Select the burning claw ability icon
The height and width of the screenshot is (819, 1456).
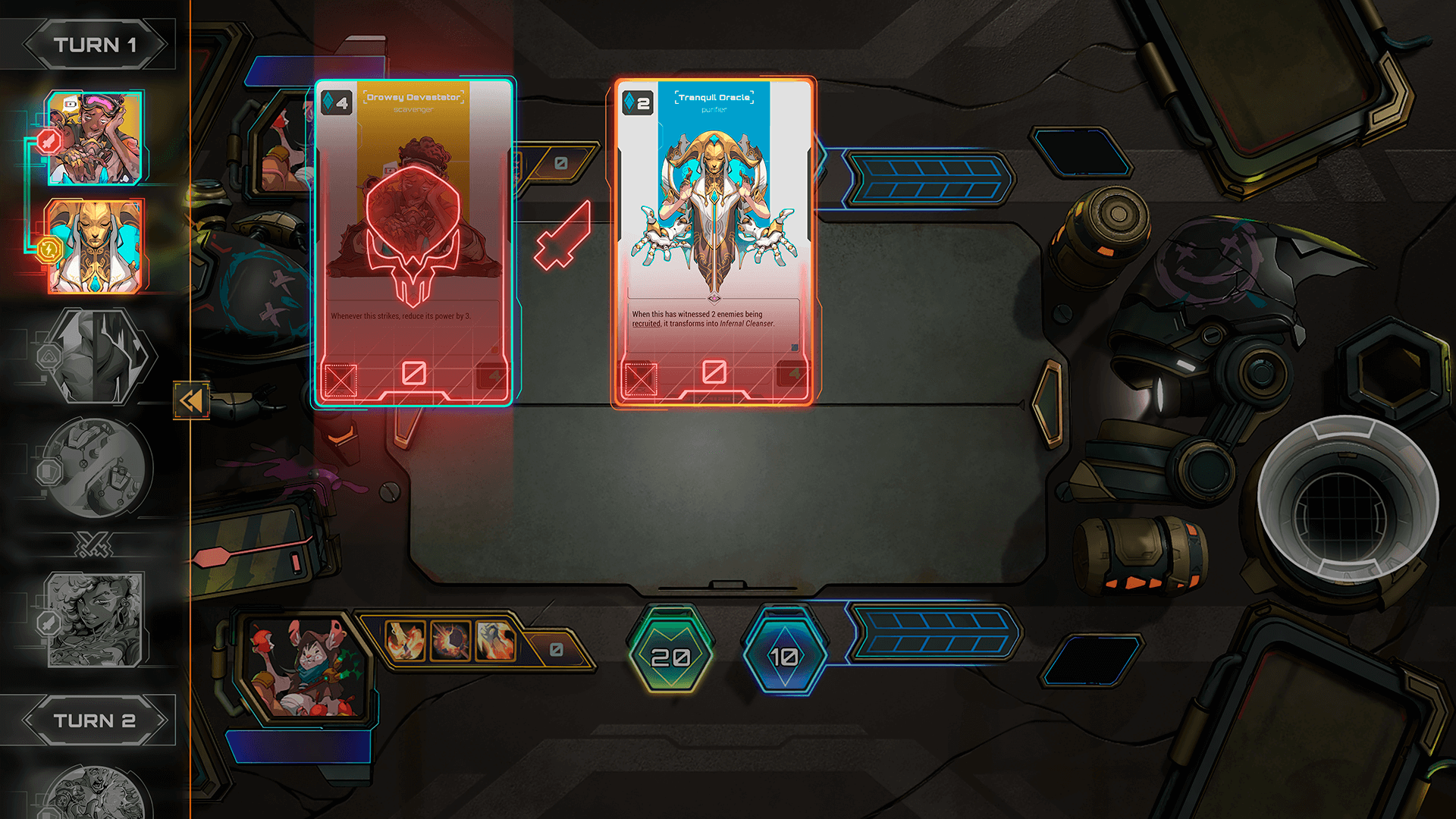tap(495, 640)
